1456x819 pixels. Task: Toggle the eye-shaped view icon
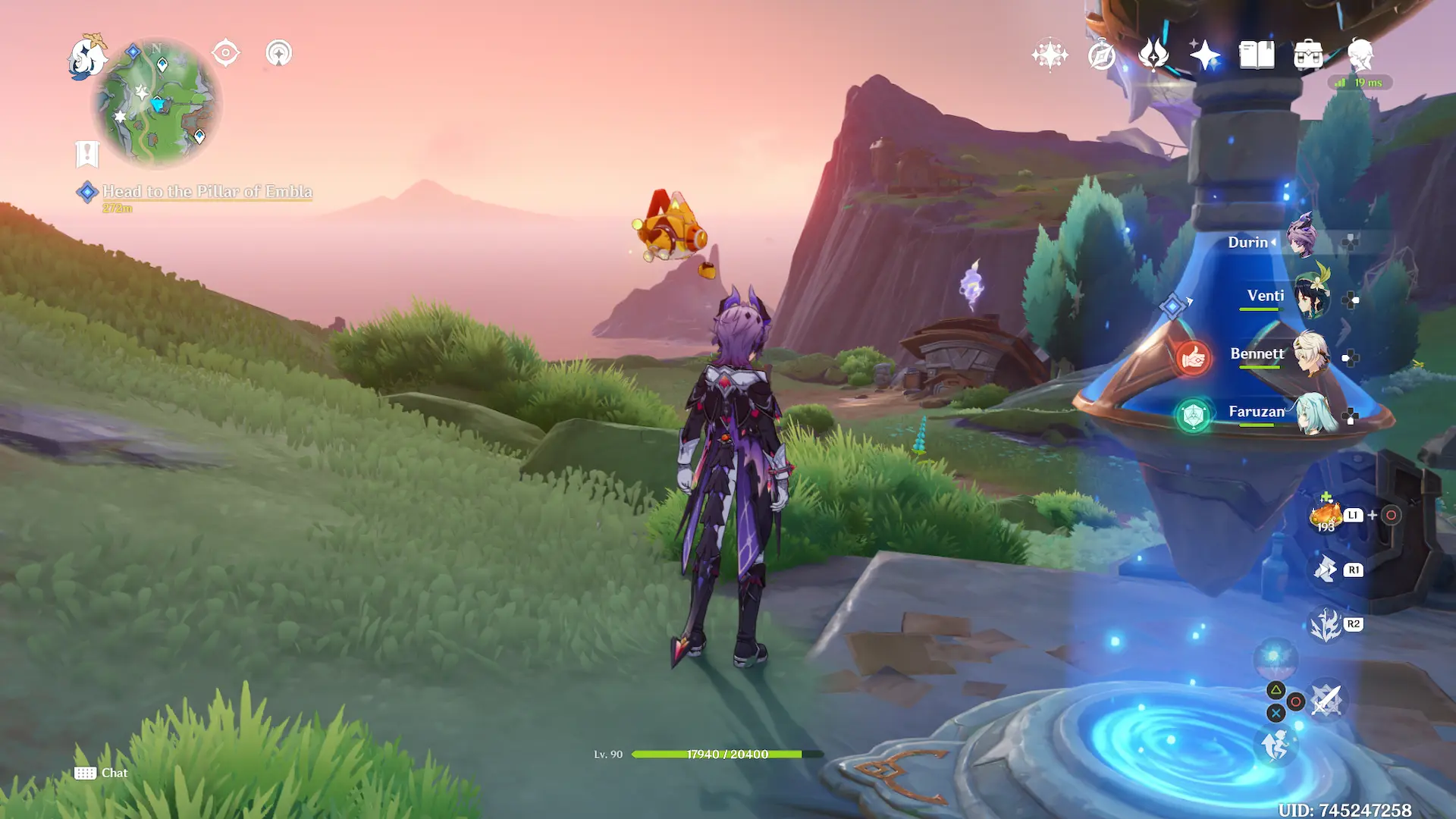coord(225,53)
